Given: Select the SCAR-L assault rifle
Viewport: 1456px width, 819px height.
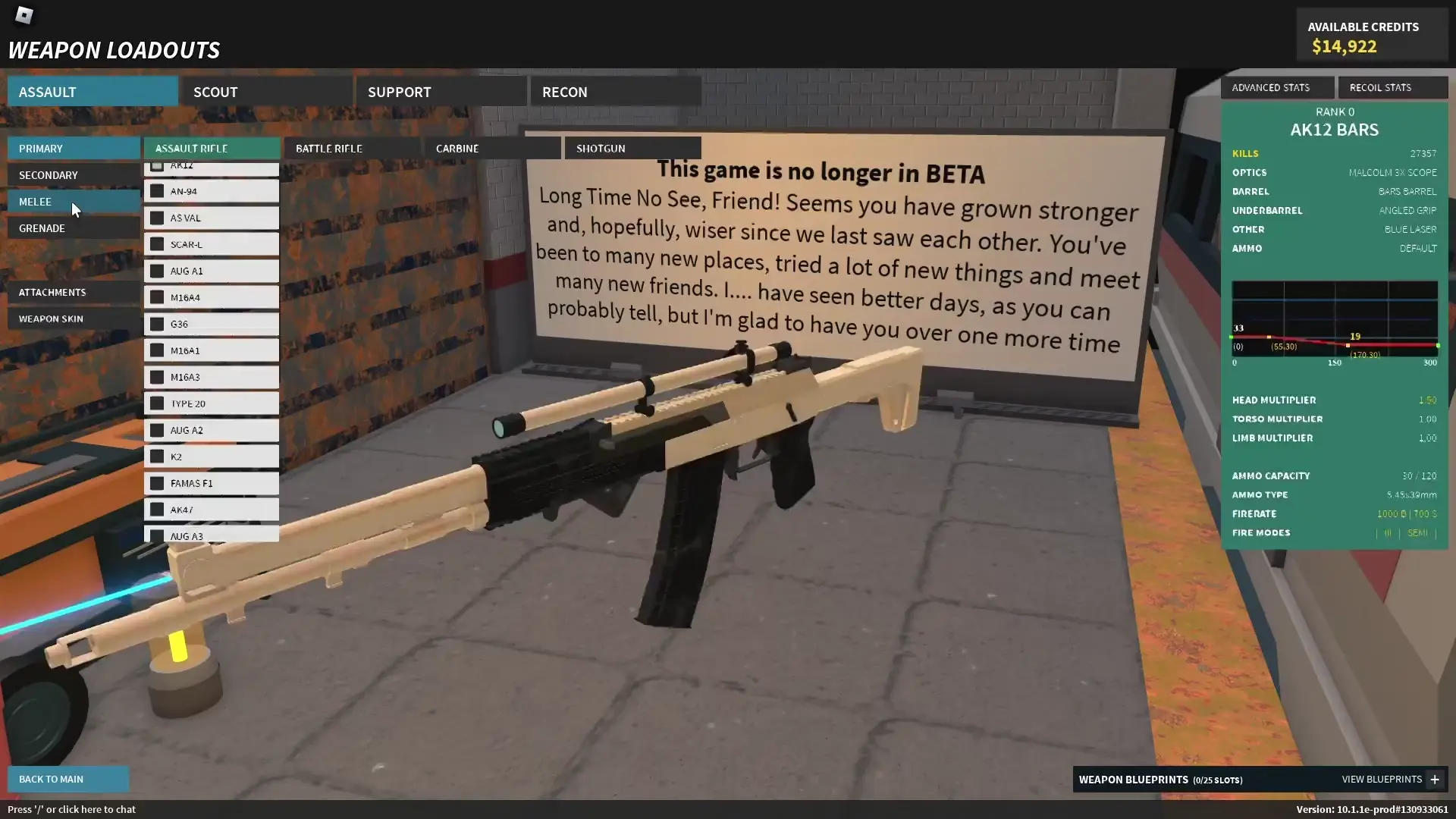Looking at the screenshot, I should click(x=212, y=244).
